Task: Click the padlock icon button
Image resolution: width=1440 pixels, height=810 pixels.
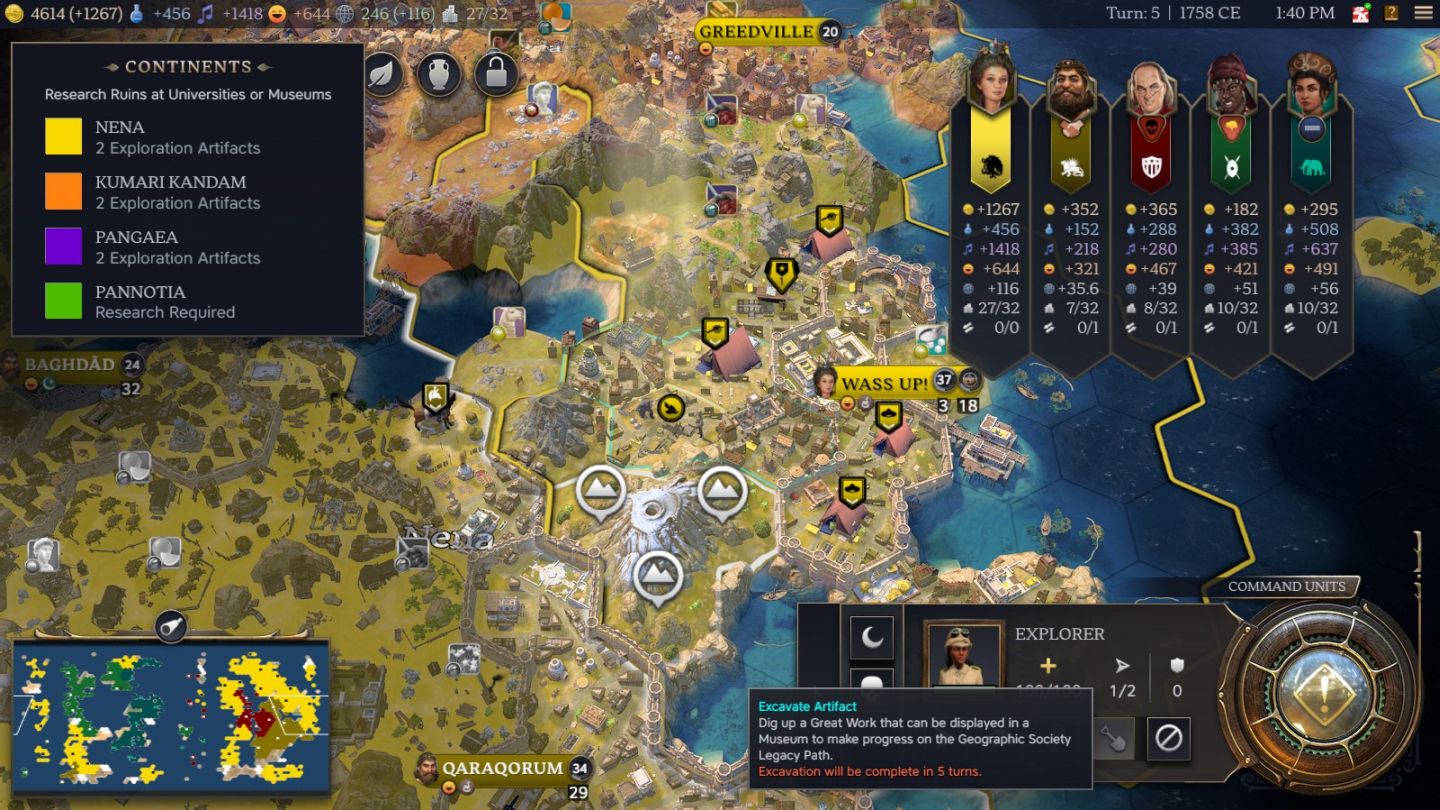Action: [x=496, y=73]
